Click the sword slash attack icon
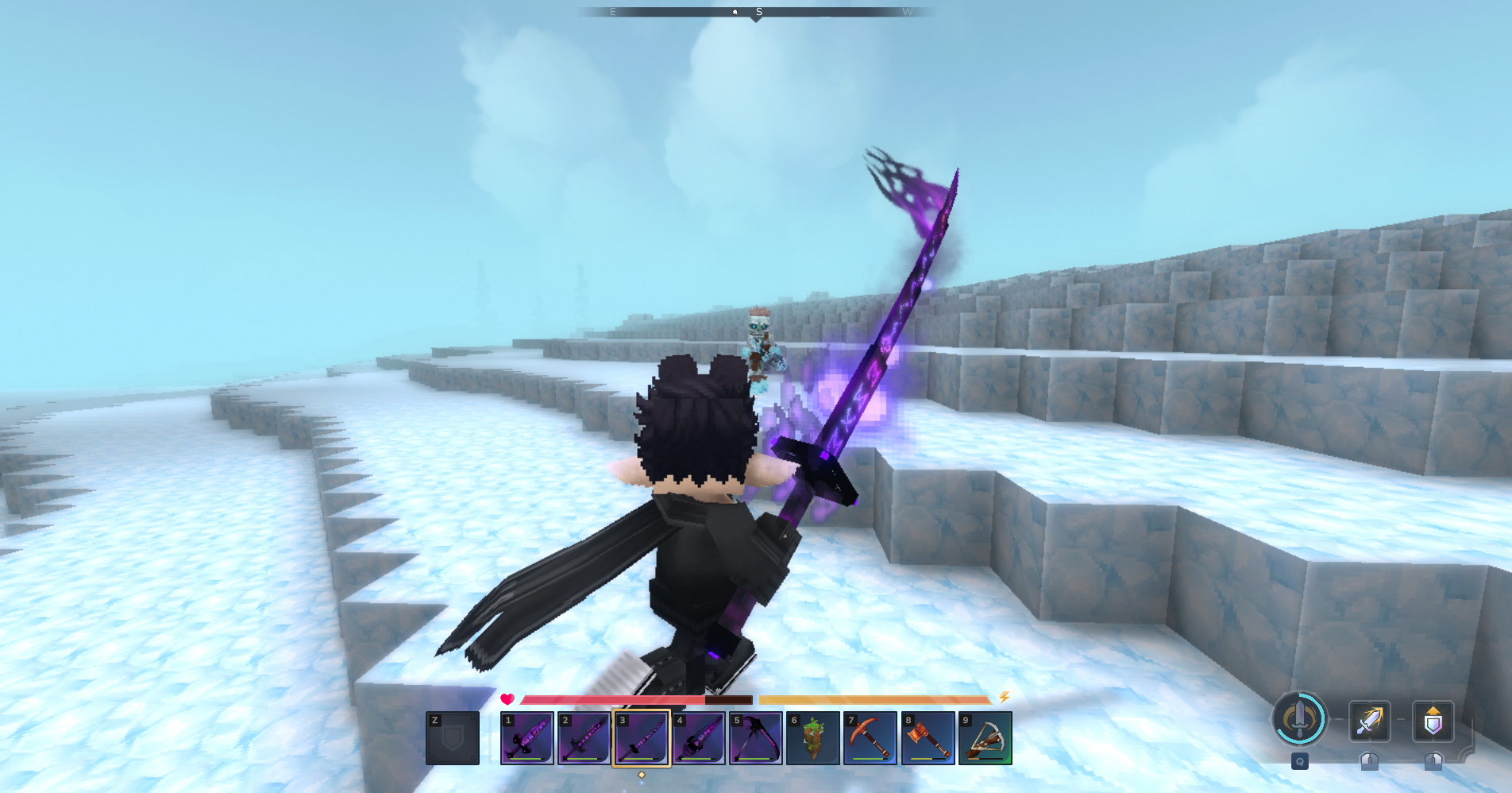 (1369, 721)
